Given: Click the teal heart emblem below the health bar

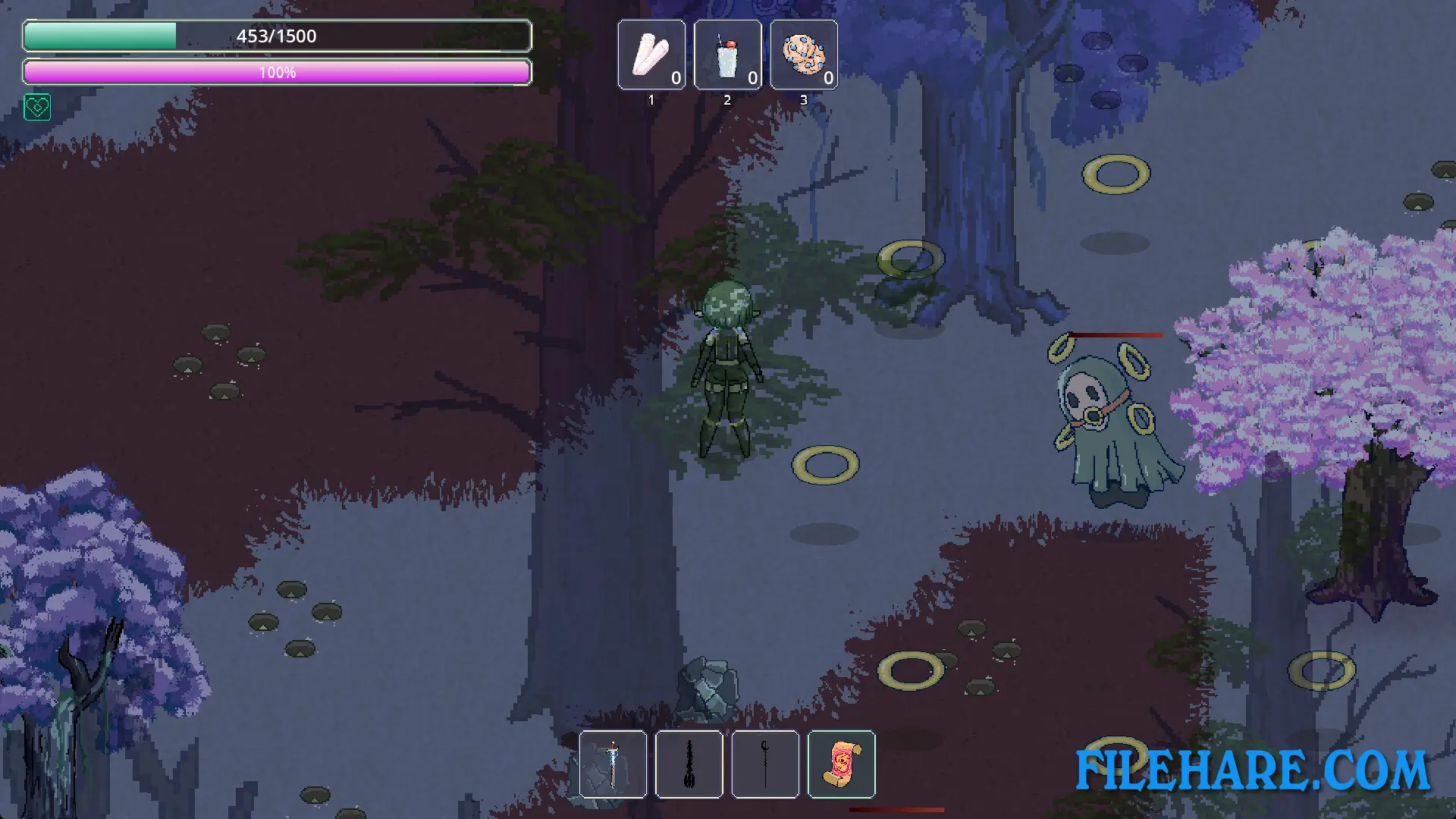Looking at the screenshot, I should pyautogui.click(x=37, y=108).
